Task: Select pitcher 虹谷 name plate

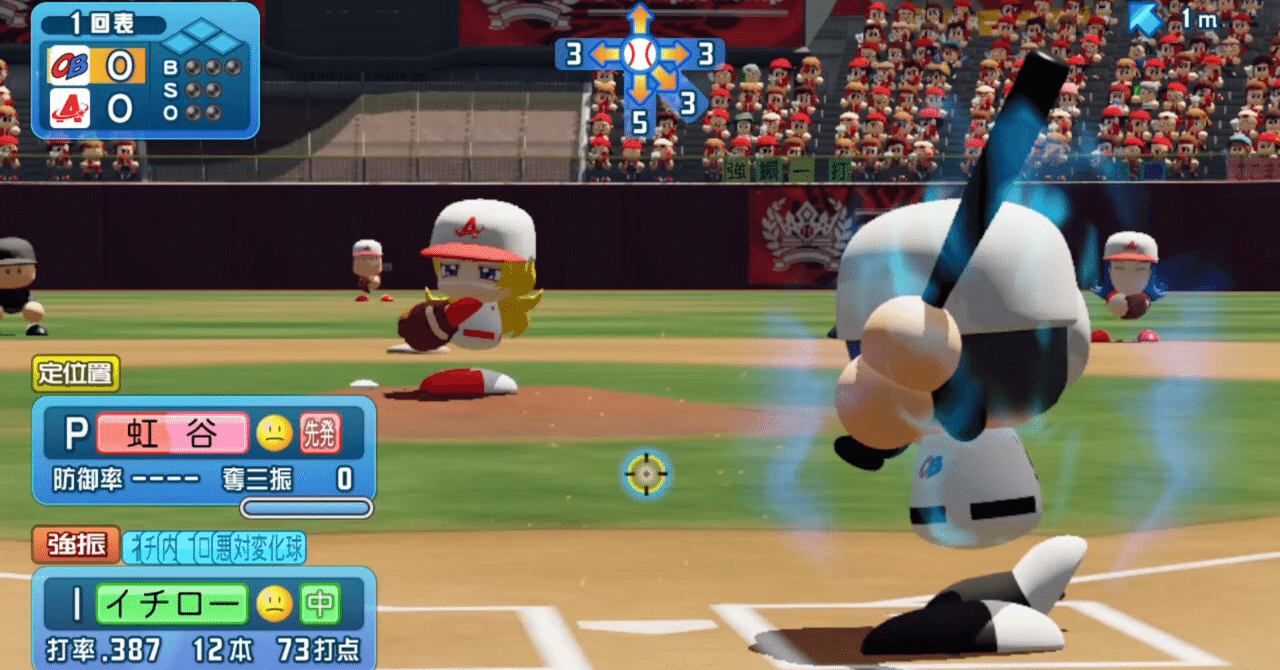Action: click(x=171, y=433)
